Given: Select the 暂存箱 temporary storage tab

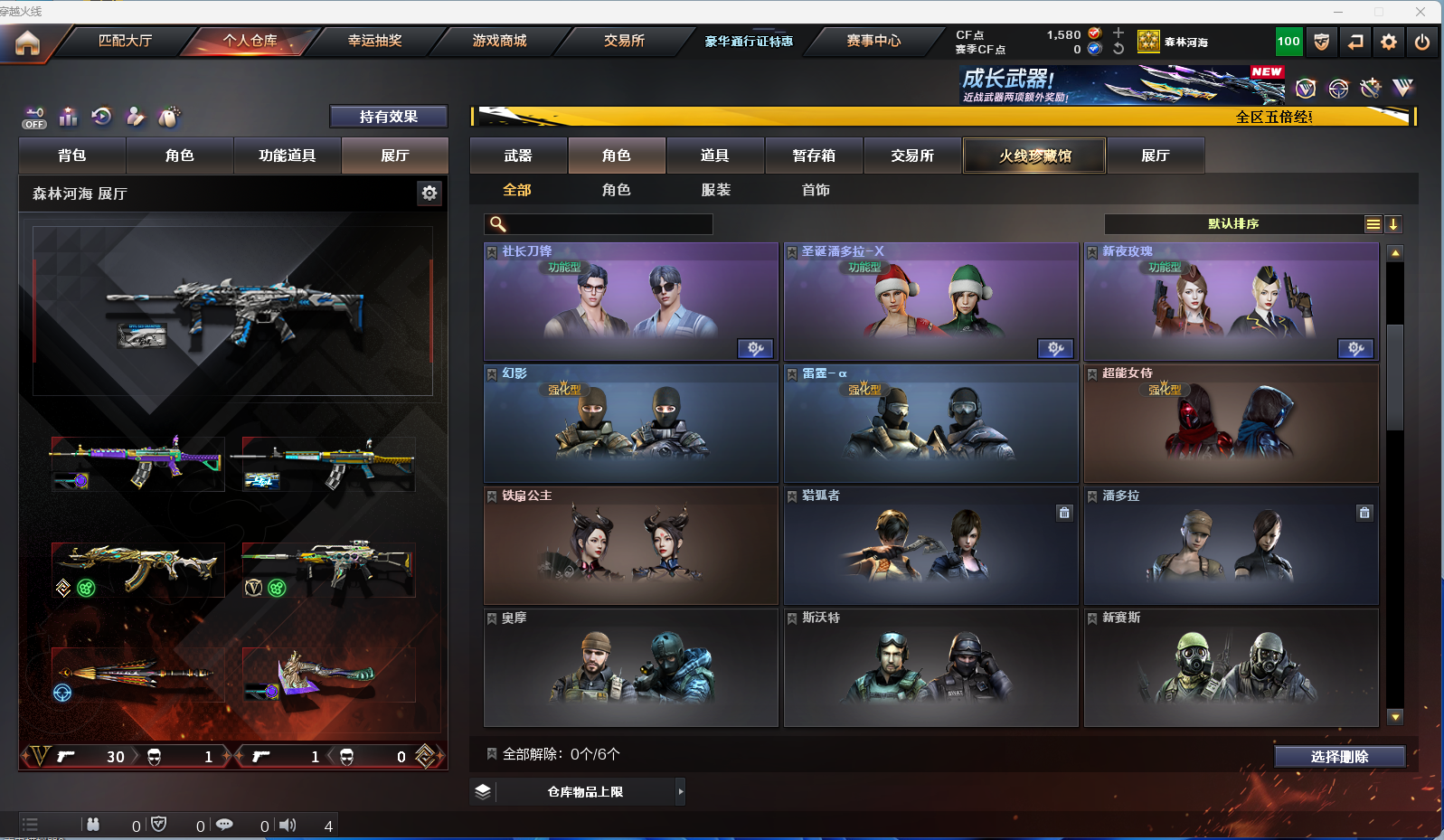Looking at the screenshot, I should coord(814,156).
